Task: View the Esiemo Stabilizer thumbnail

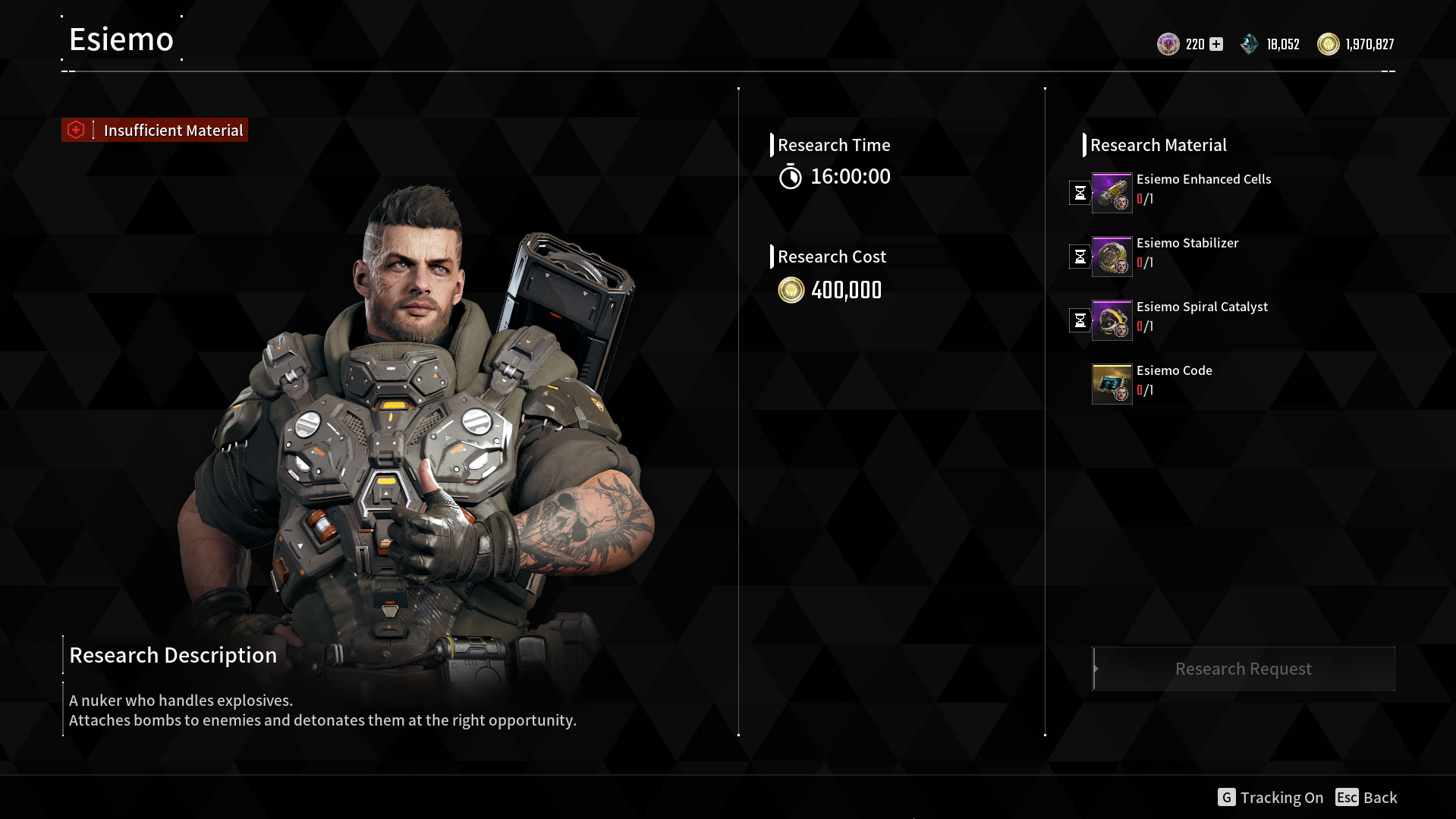Action: (1112, 256)
